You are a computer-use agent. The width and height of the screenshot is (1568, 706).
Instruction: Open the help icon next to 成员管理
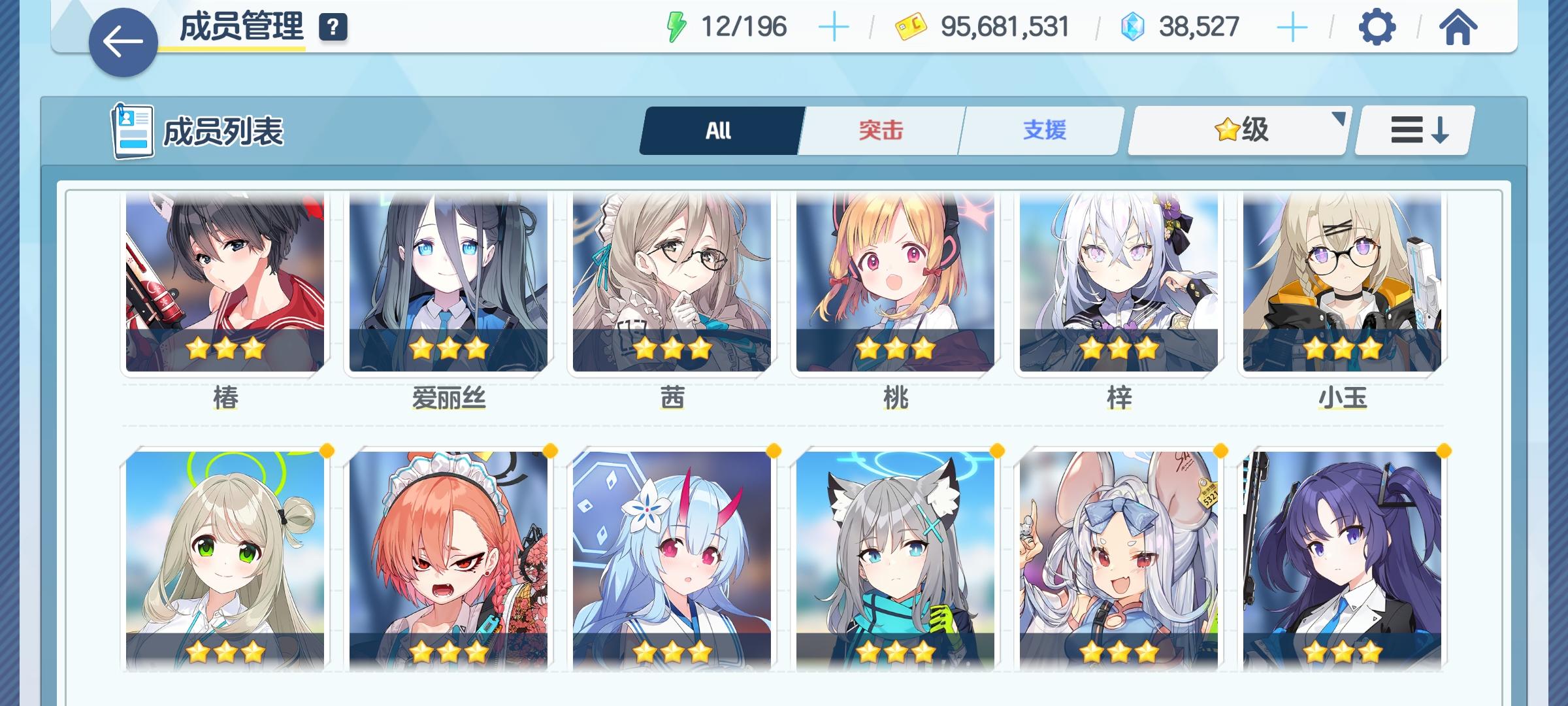[332, 27]
